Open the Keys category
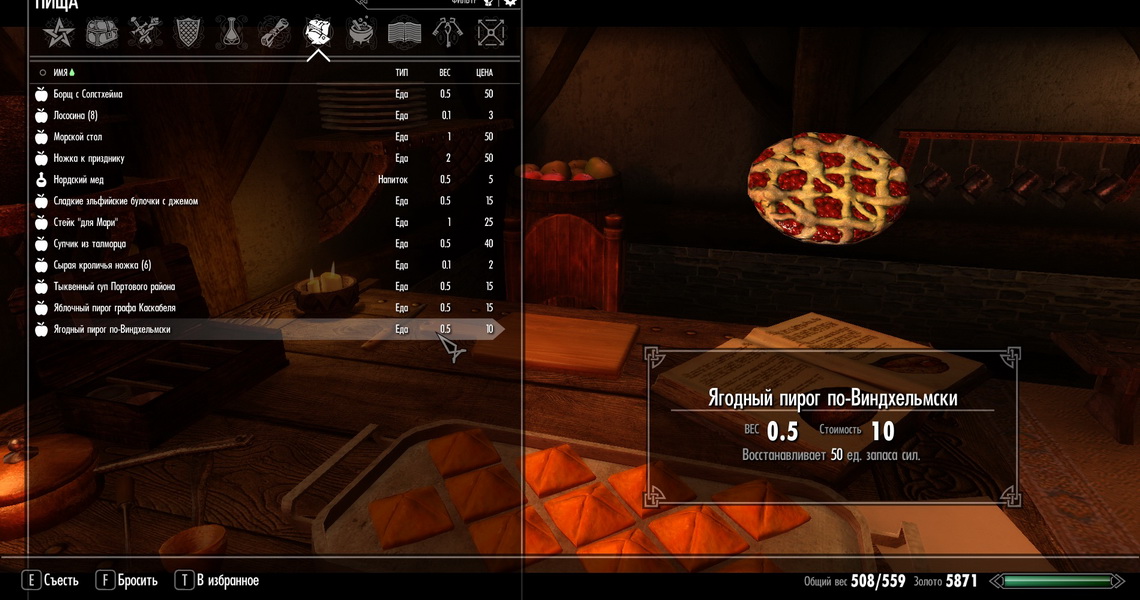Viewport: 1140px width, 600px height. (x=447, y=34)
